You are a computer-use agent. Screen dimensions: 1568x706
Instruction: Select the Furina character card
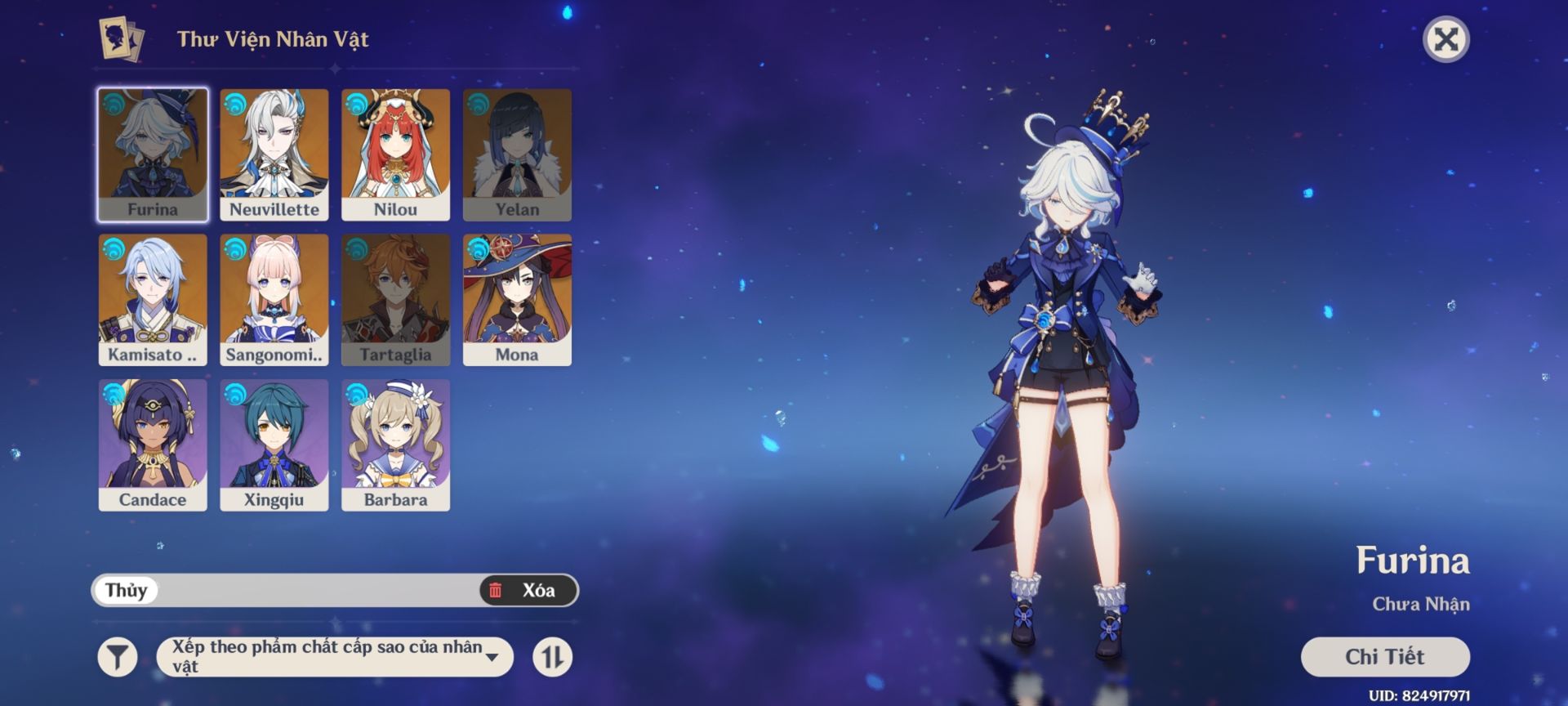tap(153, 154)
